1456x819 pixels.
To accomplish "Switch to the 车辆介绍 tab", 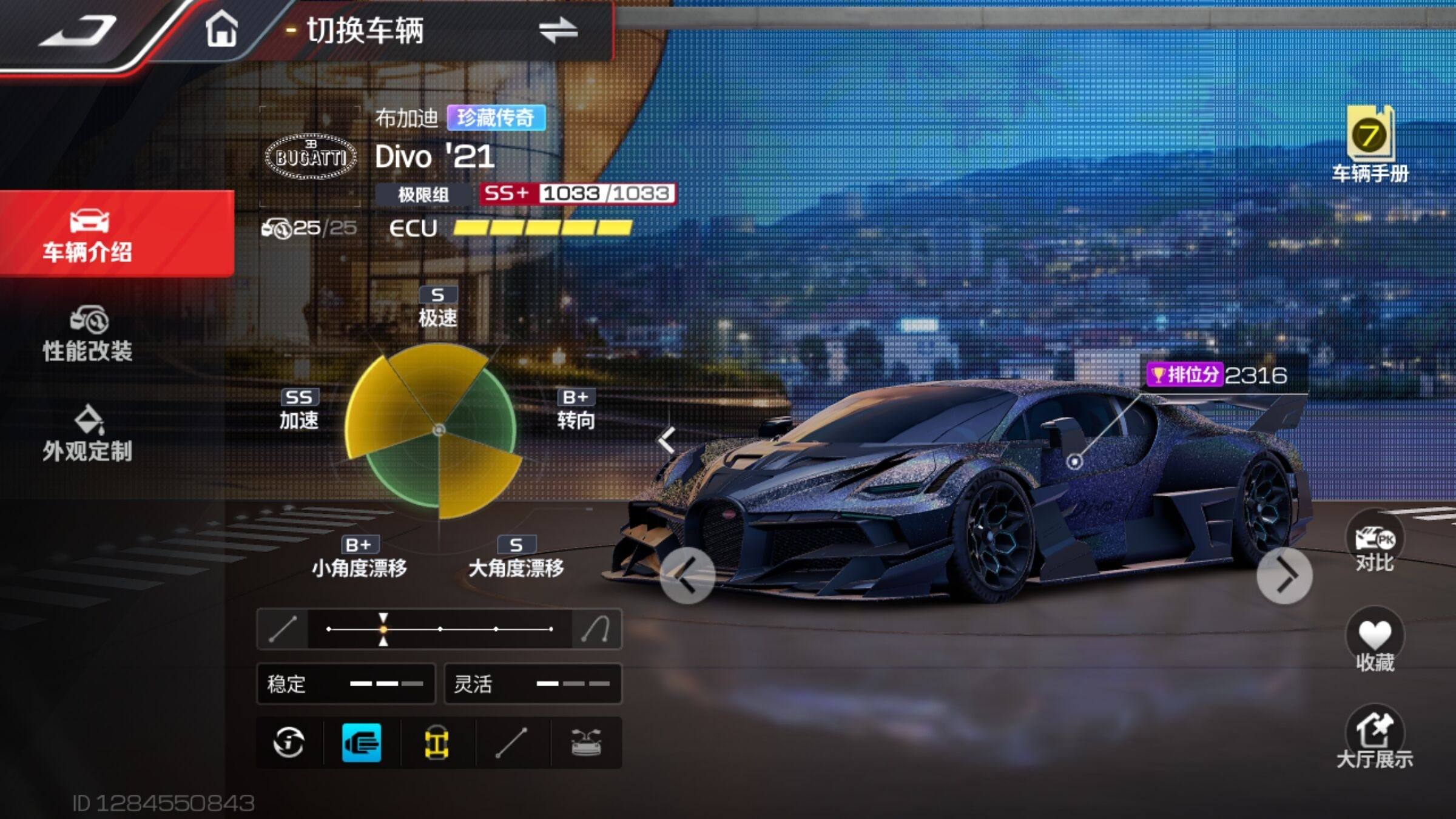I will point(88,235).
